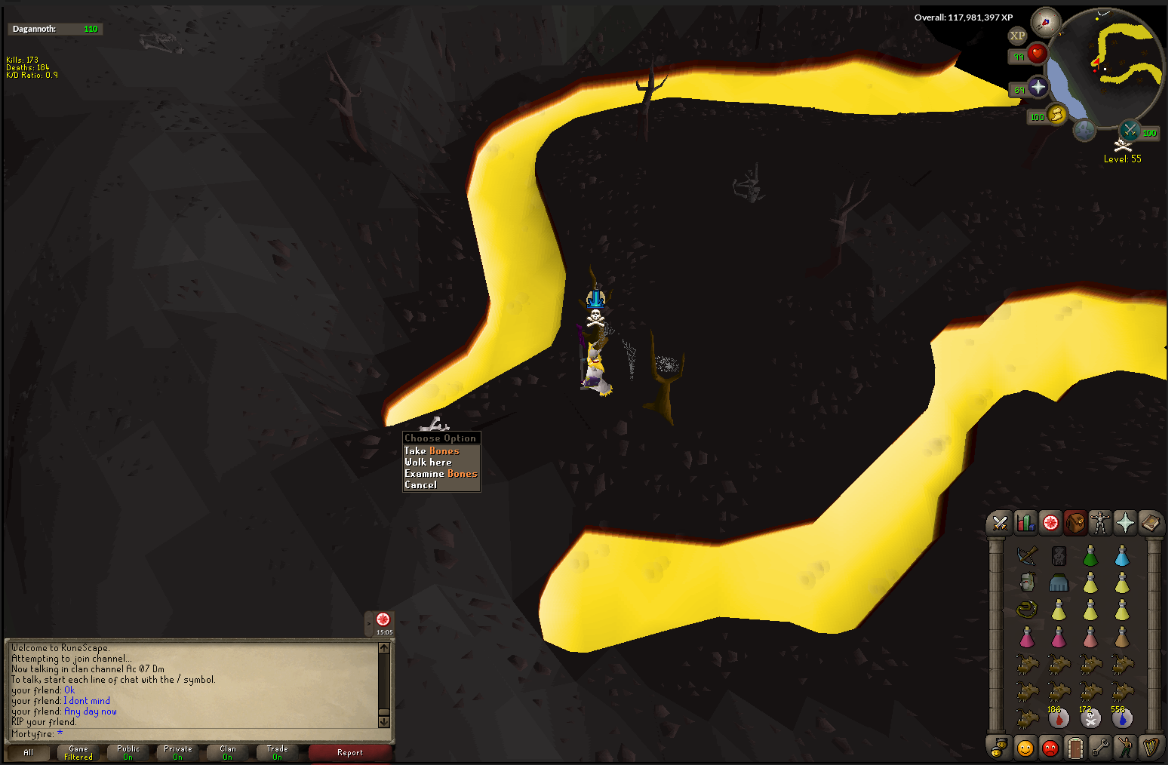The height and width of the screenshot is (765, 1168).
Task: Switch to the Magic spellbook tab
Action: pos(1152,522)
